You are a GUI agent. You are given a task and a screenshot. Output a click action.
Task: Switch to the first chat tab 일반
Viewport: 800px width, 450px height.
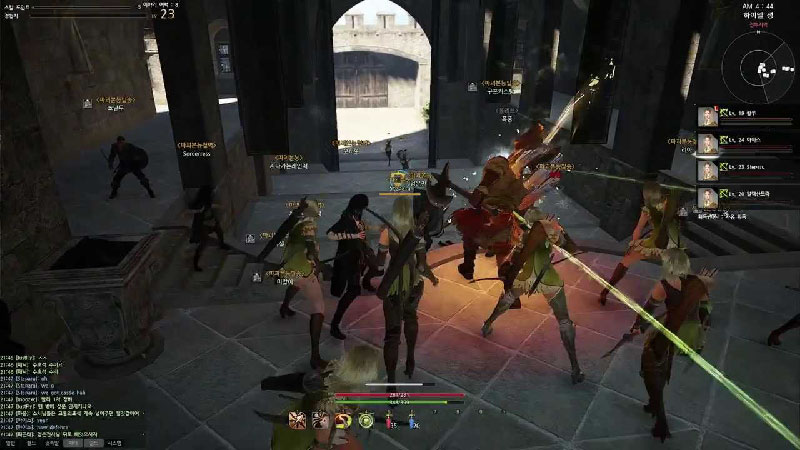click(x=10, y=442)
